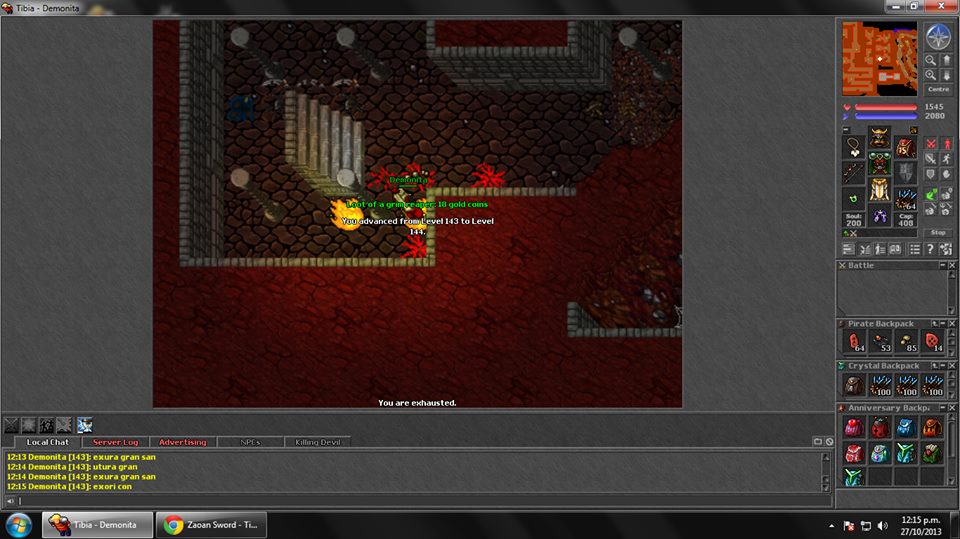This screenshot has width=960, height=539.
Task: Close the Battle panel
Action: pyautogui.click(x=950, y=265)
